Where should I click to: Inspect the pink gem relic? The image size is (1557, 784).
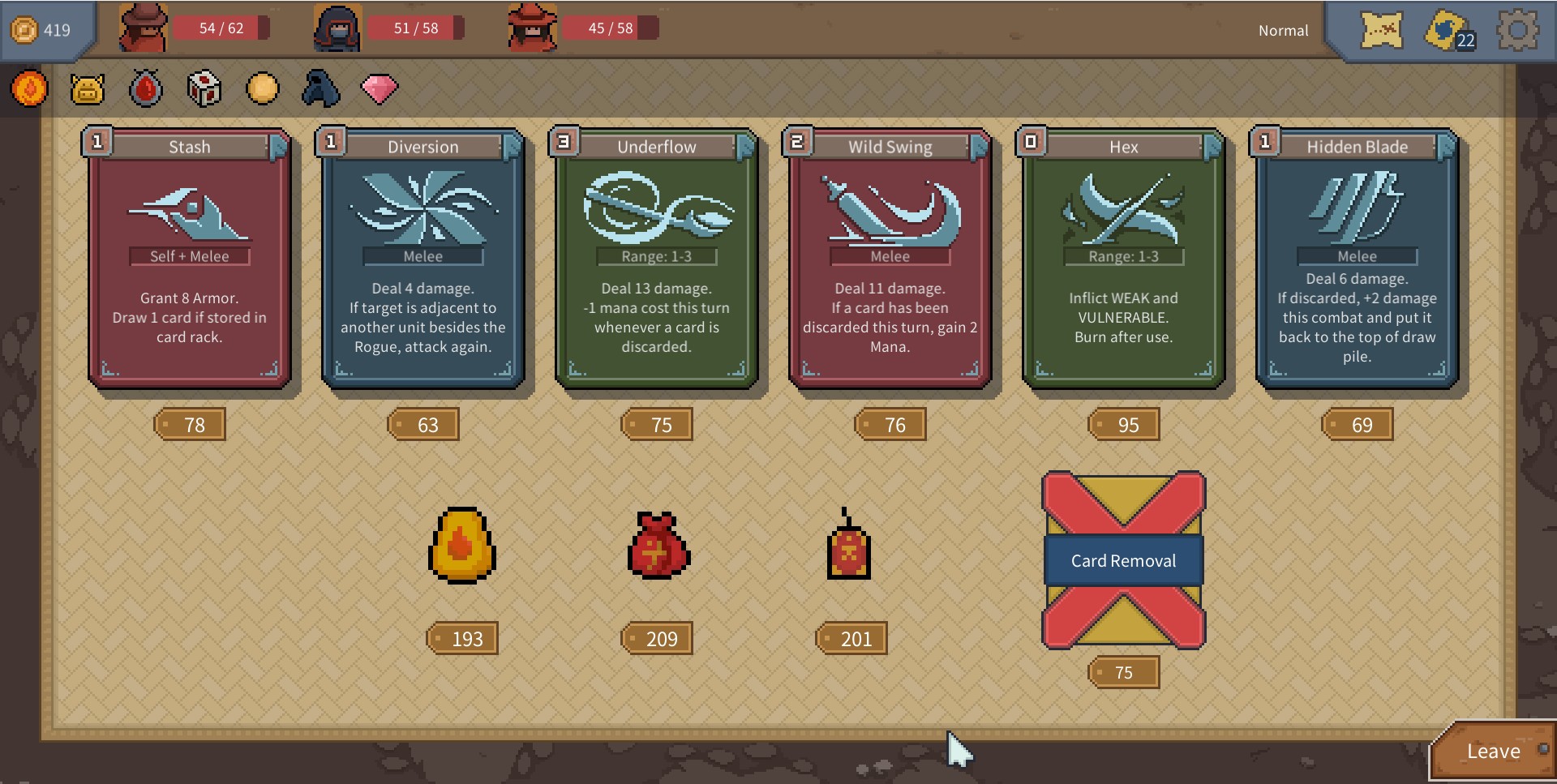click(379, 88)
